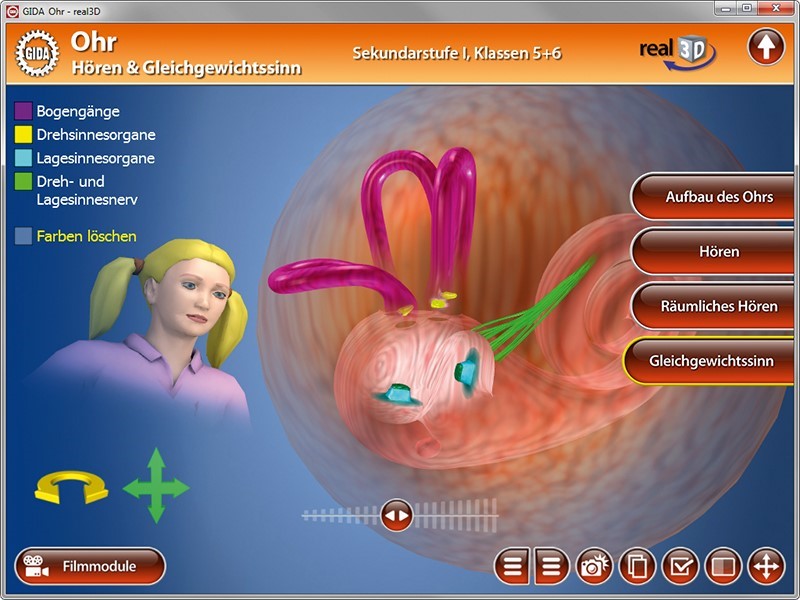
Task: Click the zoom slider handle
Action: coord(397,516)
